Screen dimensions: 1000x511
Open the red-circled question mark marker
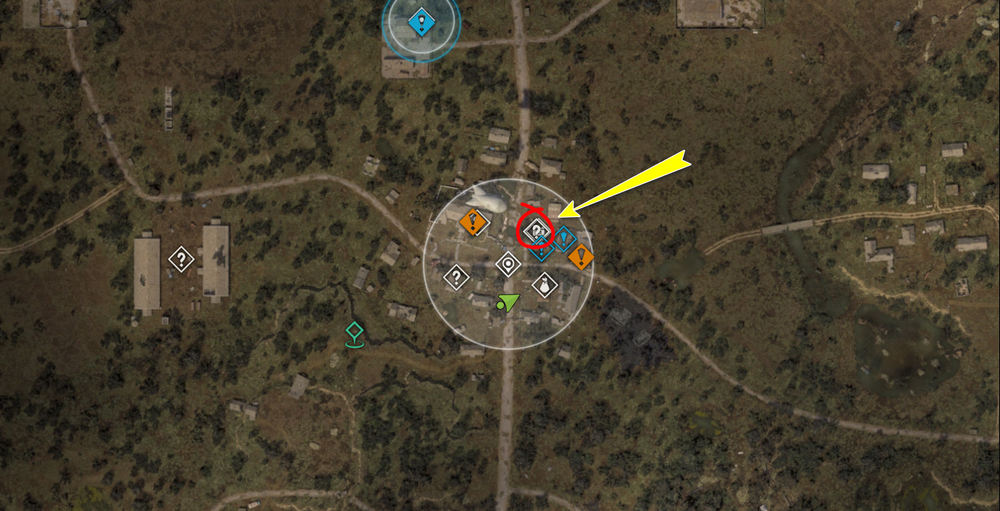536,229
